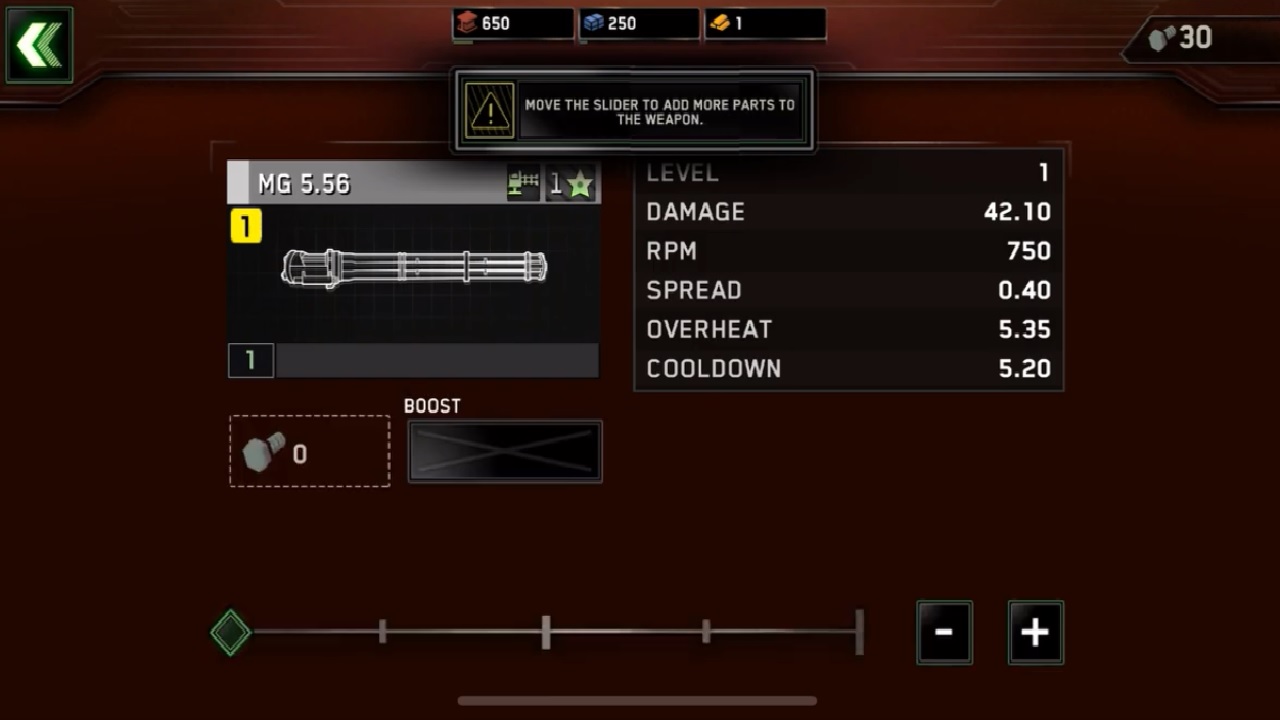Click the warning triangle icon

coord(489,110)
